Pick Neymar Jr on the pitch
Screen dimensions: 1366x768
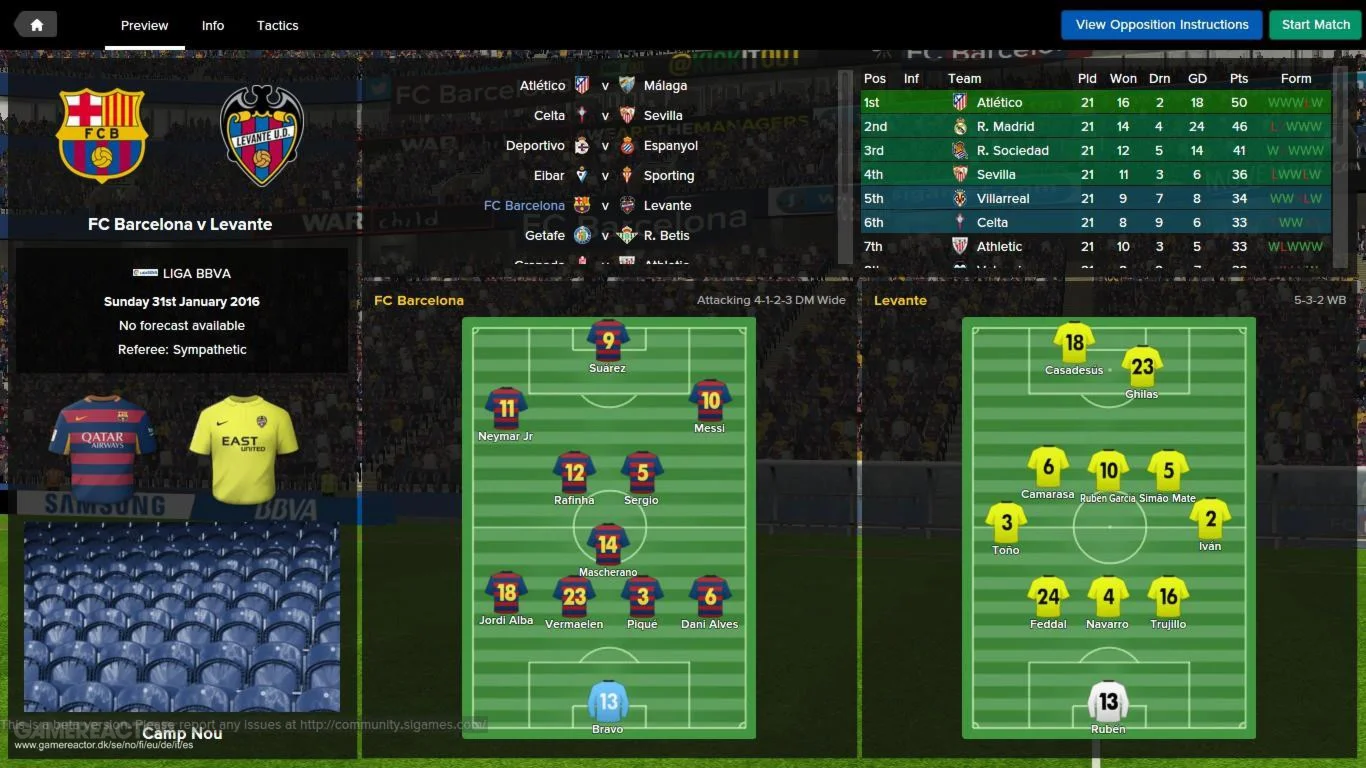pos(506,408)
